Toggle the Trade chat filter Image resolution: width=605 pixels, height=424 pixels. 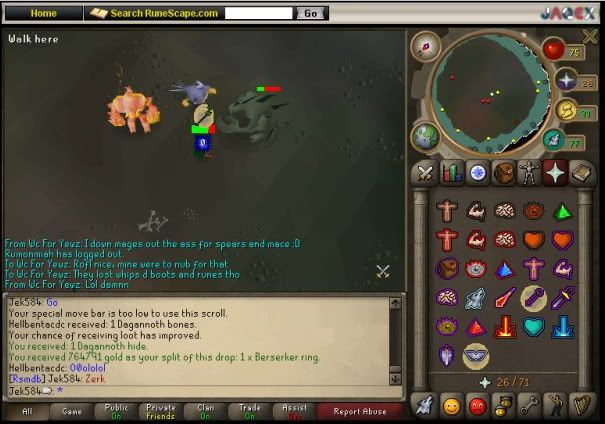(x=250, y=411)
